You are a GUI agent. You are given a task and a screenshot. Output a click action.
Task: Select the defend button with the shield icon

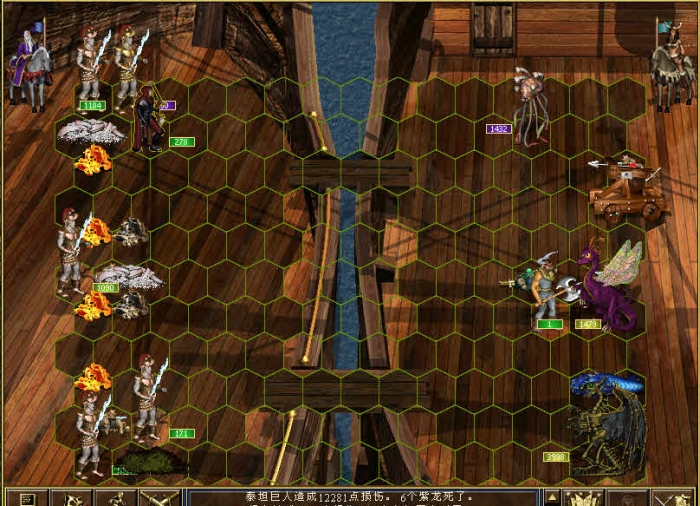[672, 498]
